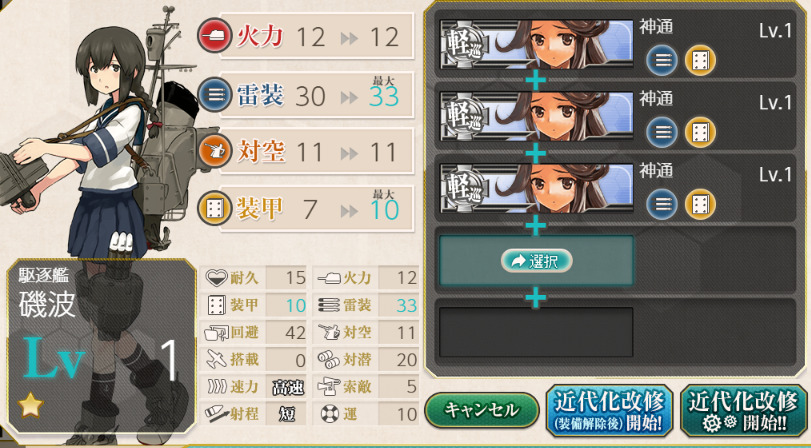
Task: Start 近代化改修 with the gear-icon button
Action: (x=743, y=411)
